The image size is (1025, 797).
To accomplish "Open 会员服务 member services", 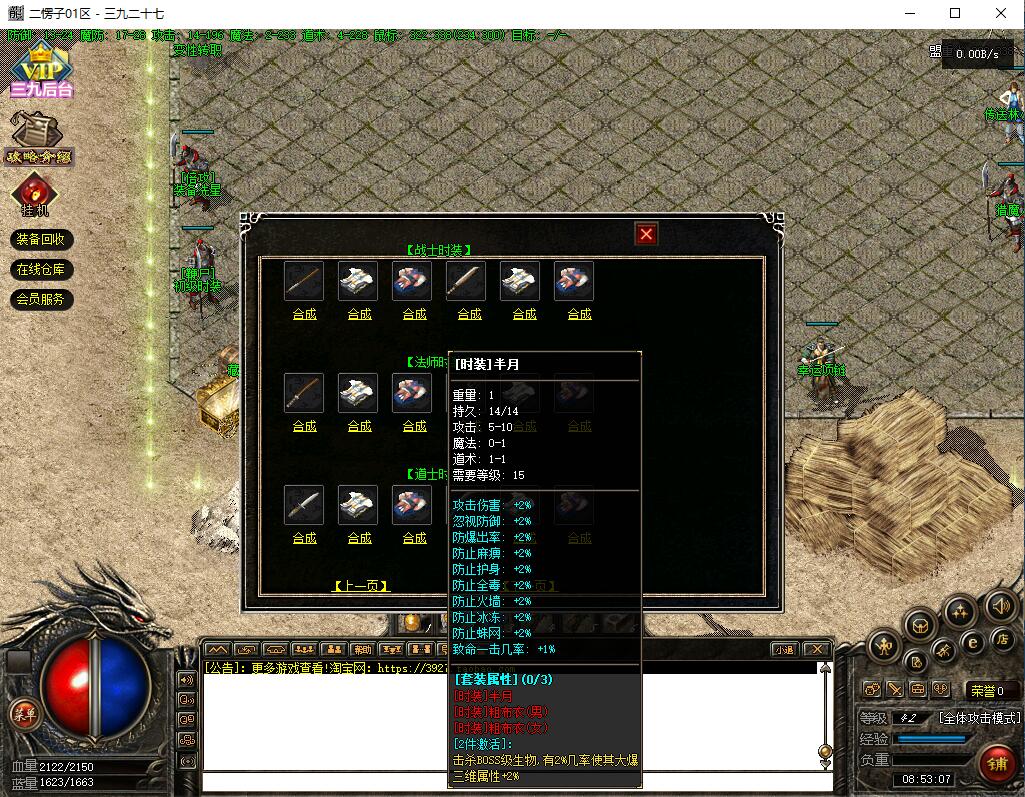I will pyautogui.click(x=41, y=299).
